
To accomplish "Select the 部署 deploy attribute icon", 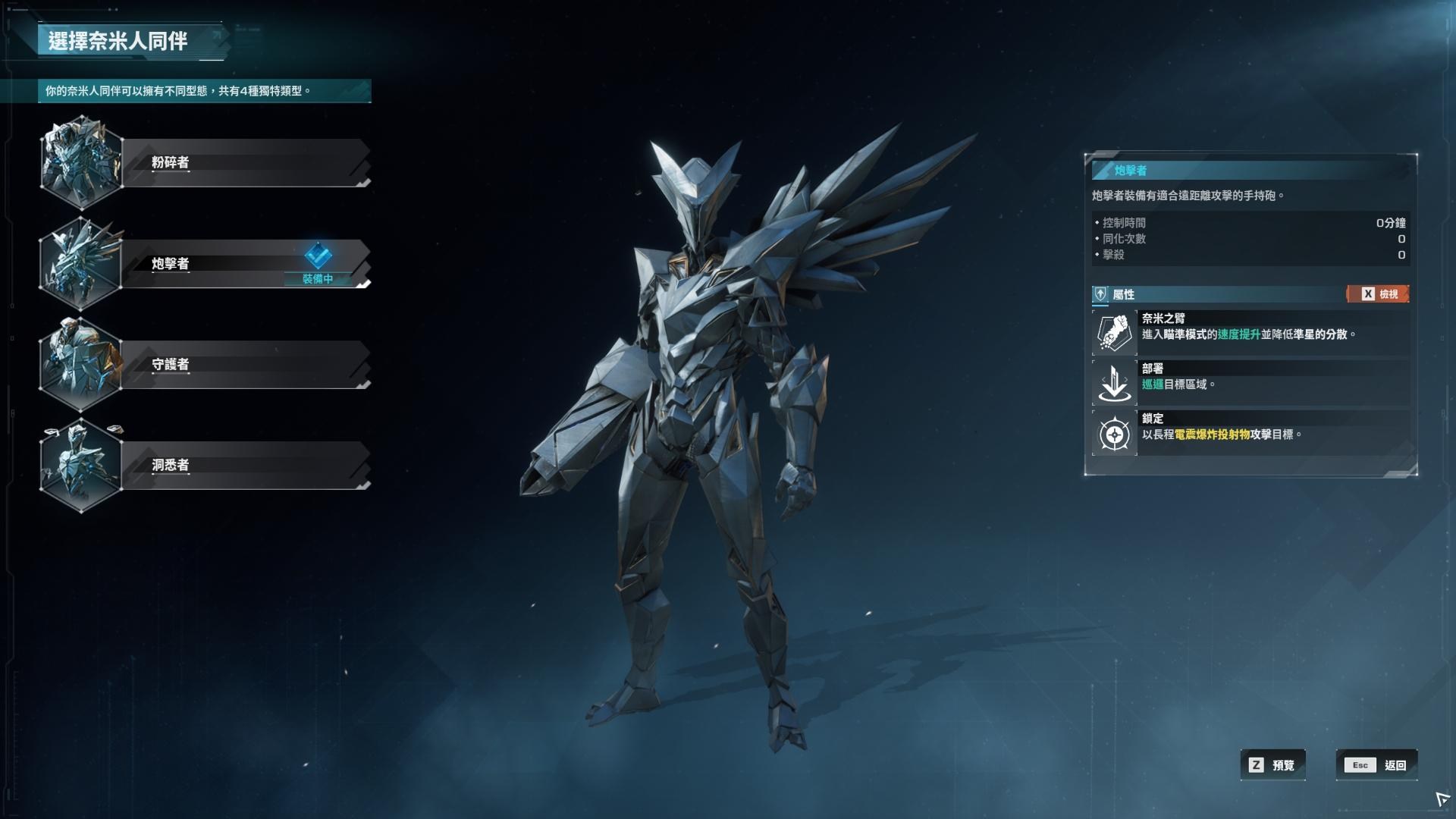I will 1115,383.
